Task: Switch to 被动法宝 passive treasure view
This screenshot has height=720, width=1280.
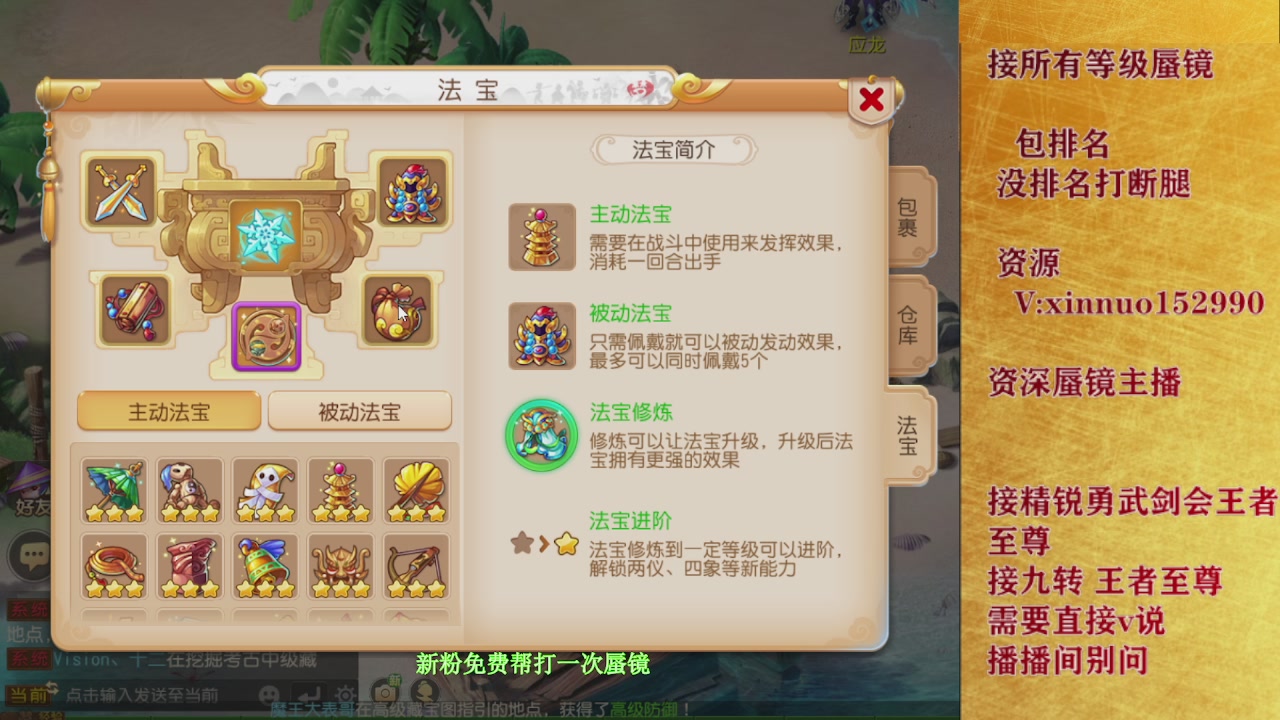Action: pos(359,410)
